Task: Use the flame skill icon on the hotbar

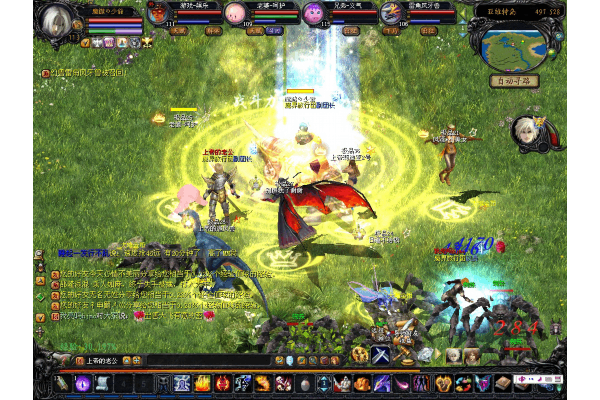Action: tap(201, 383)
